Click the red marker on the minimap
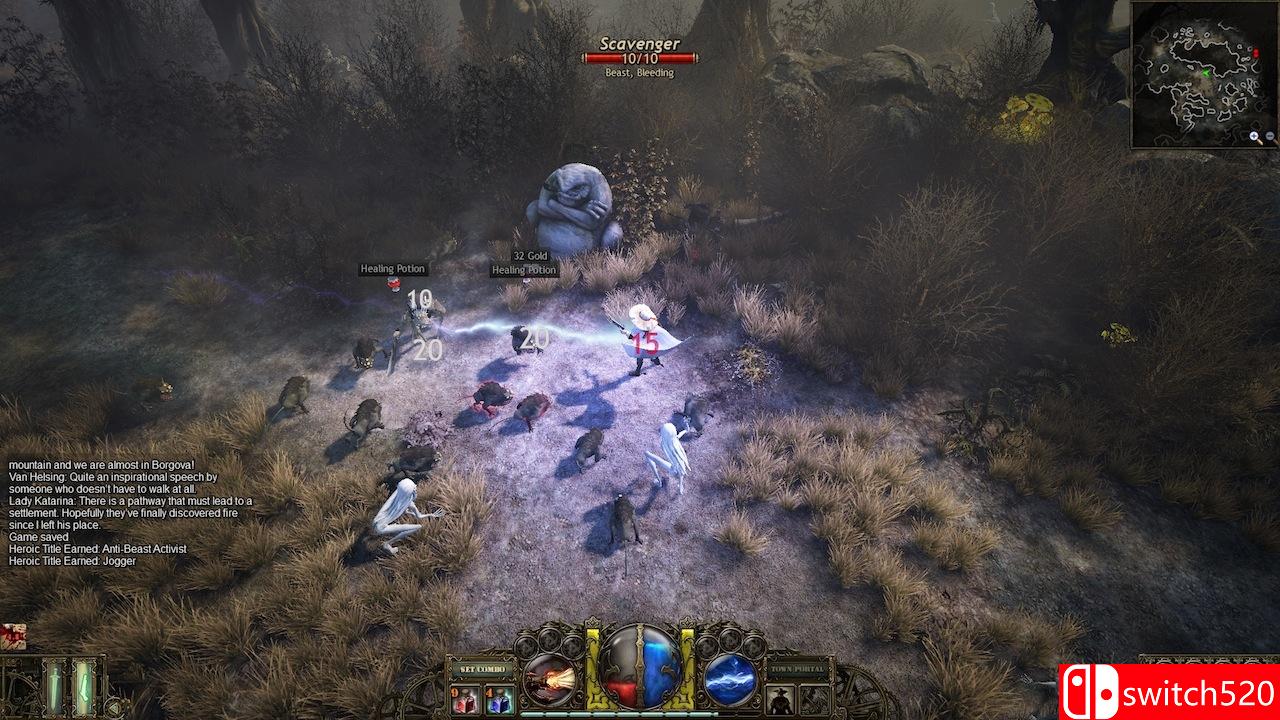Viewport: 1280px width, 720px height. tap(1255, 51)
